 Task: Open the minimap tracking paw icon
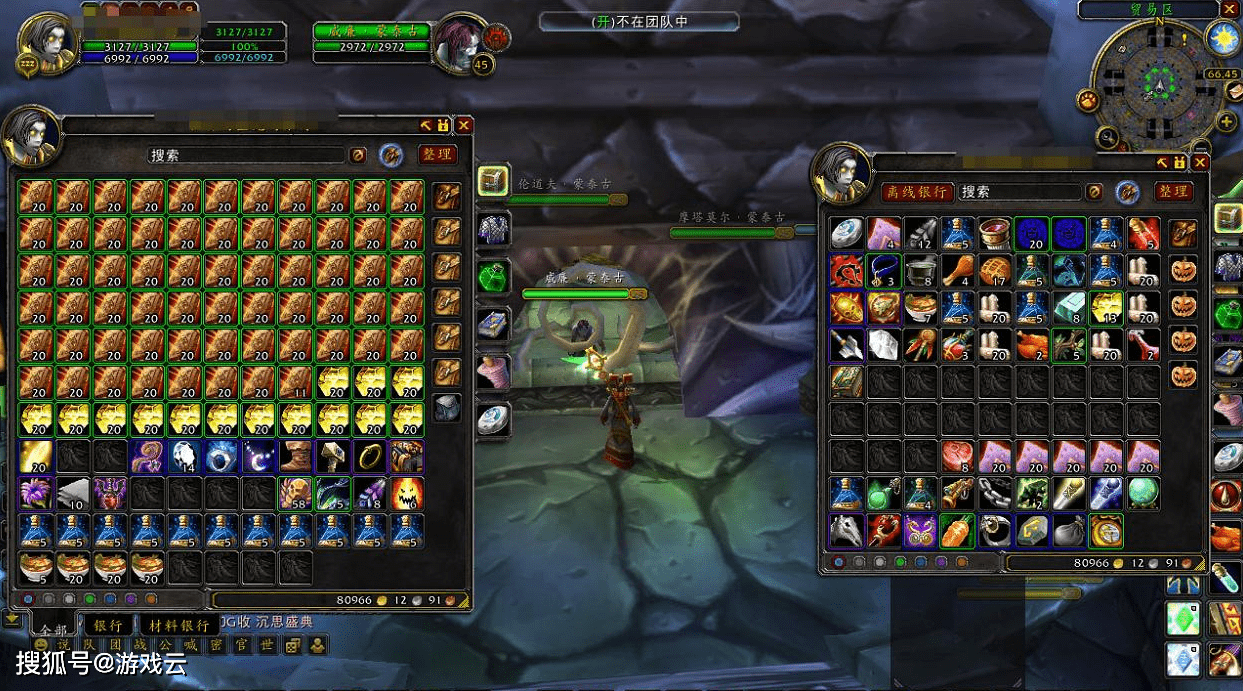tap(1088, 100)
